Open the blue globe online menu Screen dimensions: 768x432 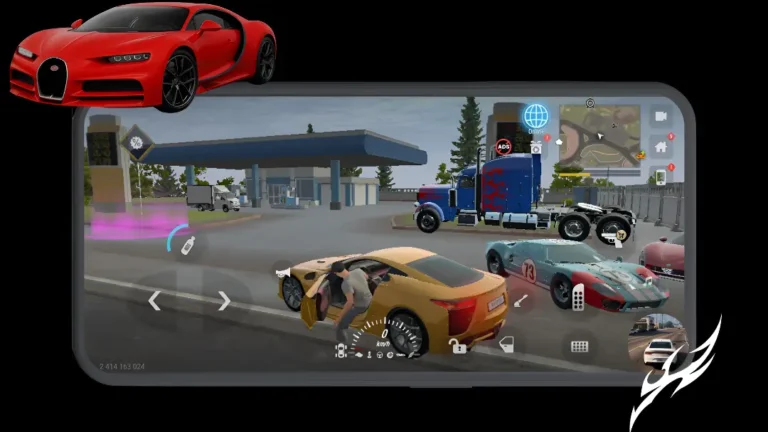(536, 116)
